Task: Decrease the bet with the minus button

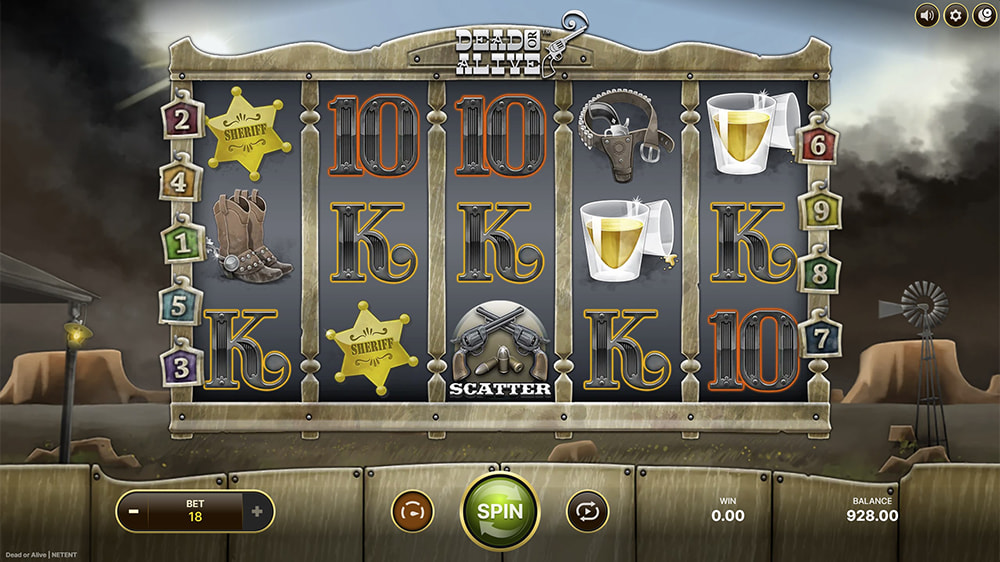Action: pos(133,511)
